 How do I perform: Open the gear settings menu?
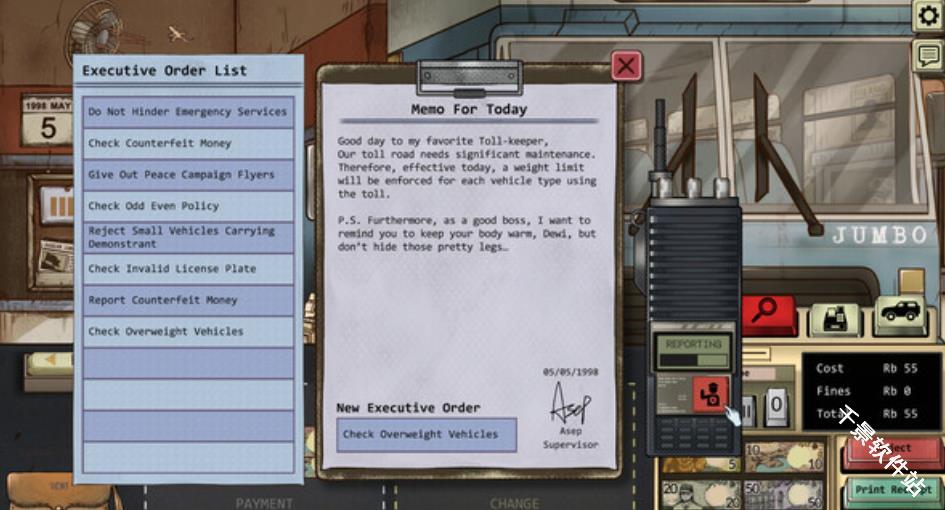click(928, 15)
